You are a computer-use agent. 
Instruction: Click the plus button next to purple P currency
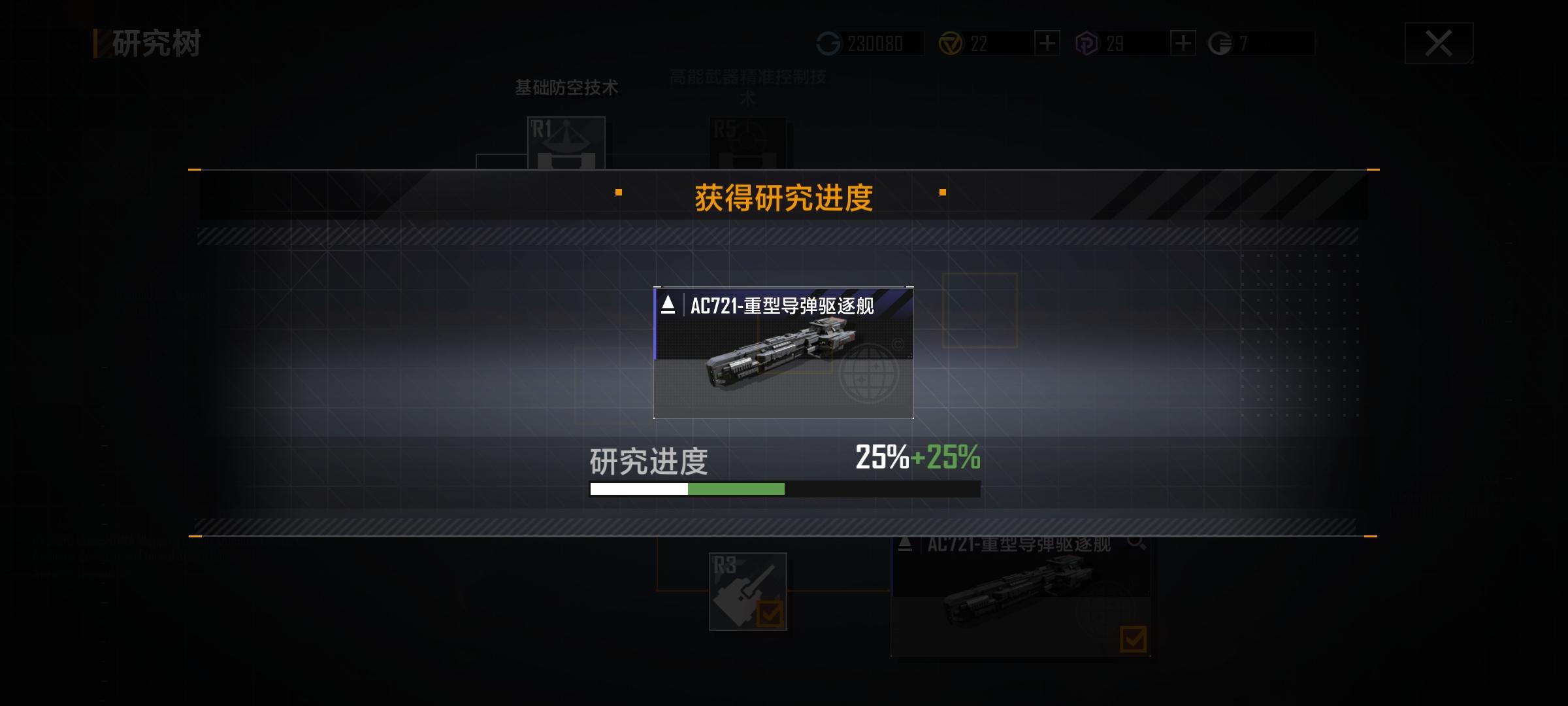pos(1183,44)
